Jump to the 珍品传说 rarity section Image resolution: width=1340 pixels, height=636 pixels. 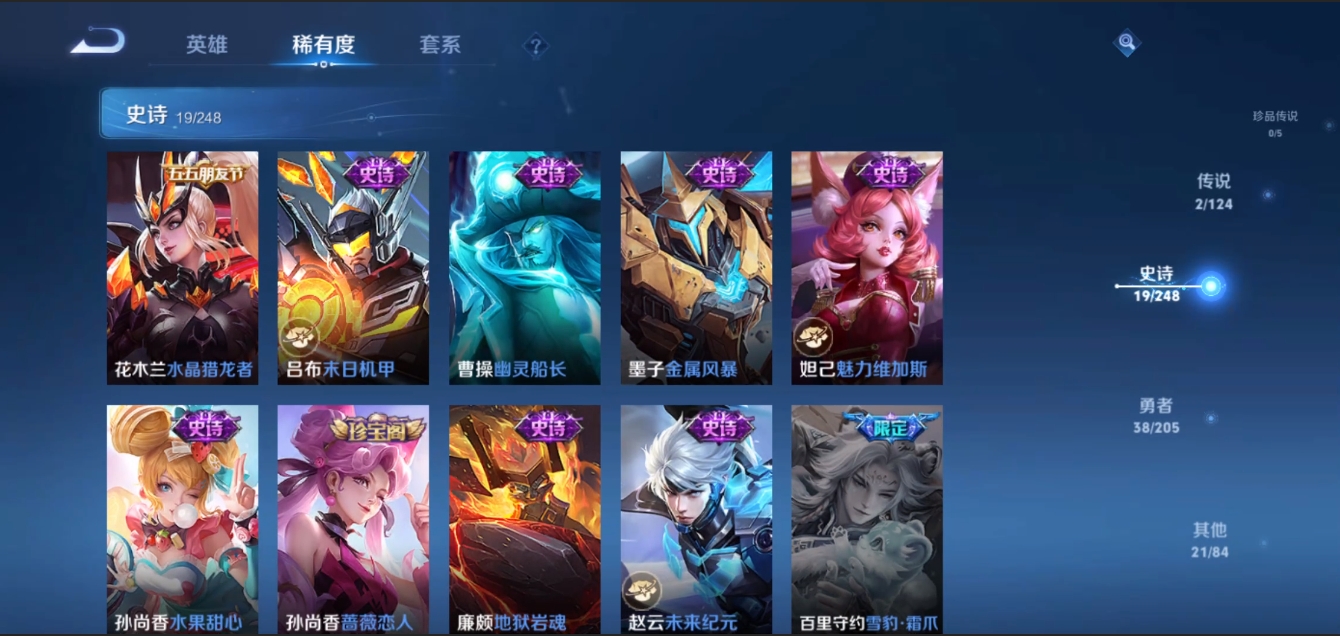point(1275,122)
